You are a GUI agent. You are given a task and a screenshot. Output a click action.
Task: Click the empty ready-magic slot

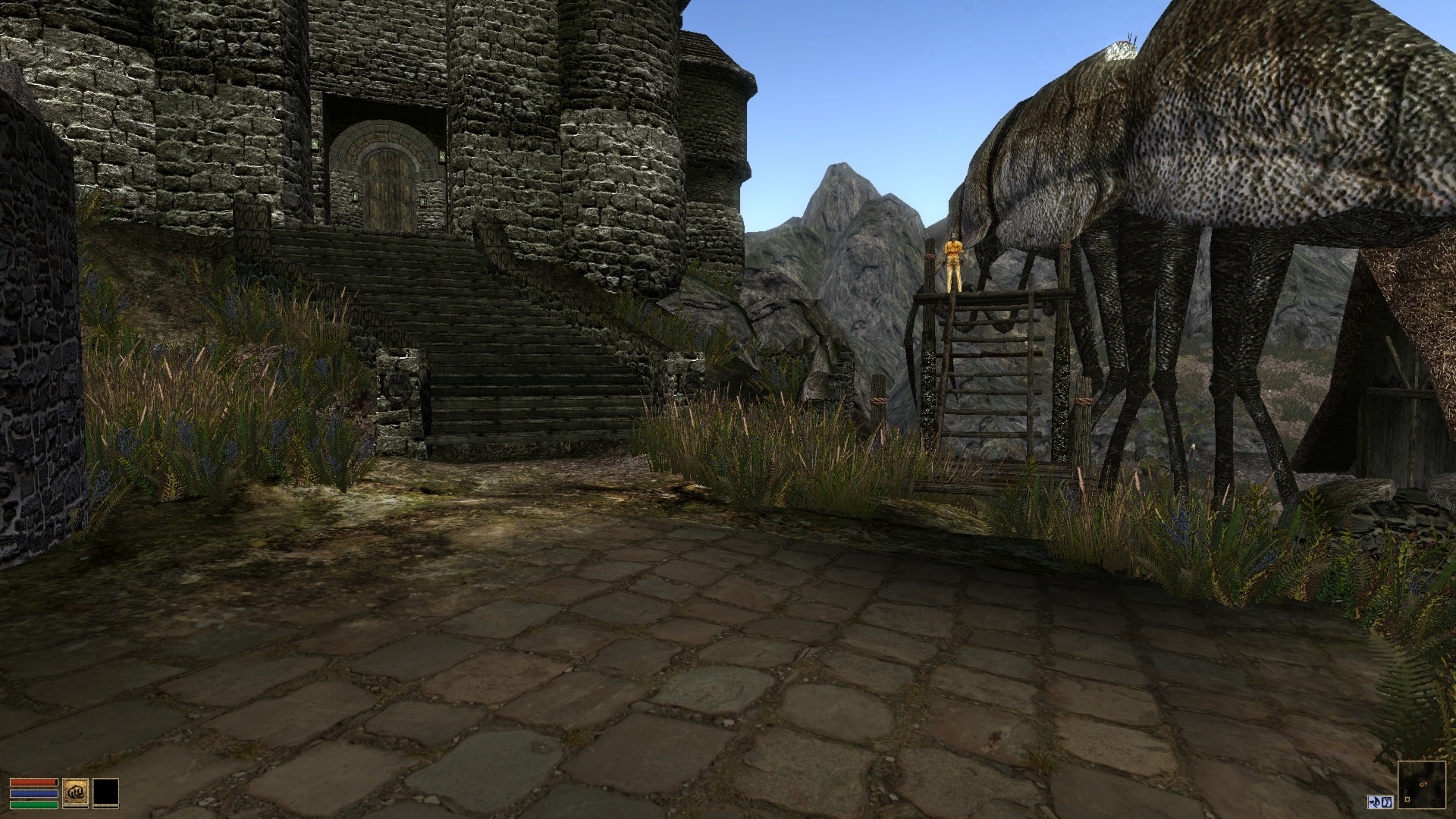point(106,792)
